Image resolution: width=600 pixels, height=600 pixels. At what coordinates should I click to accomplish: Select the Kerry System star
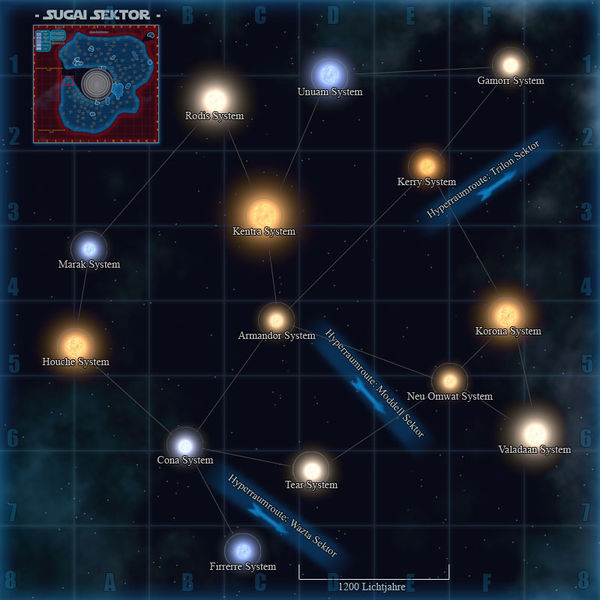pyautogui.click(x=427, y=164)
